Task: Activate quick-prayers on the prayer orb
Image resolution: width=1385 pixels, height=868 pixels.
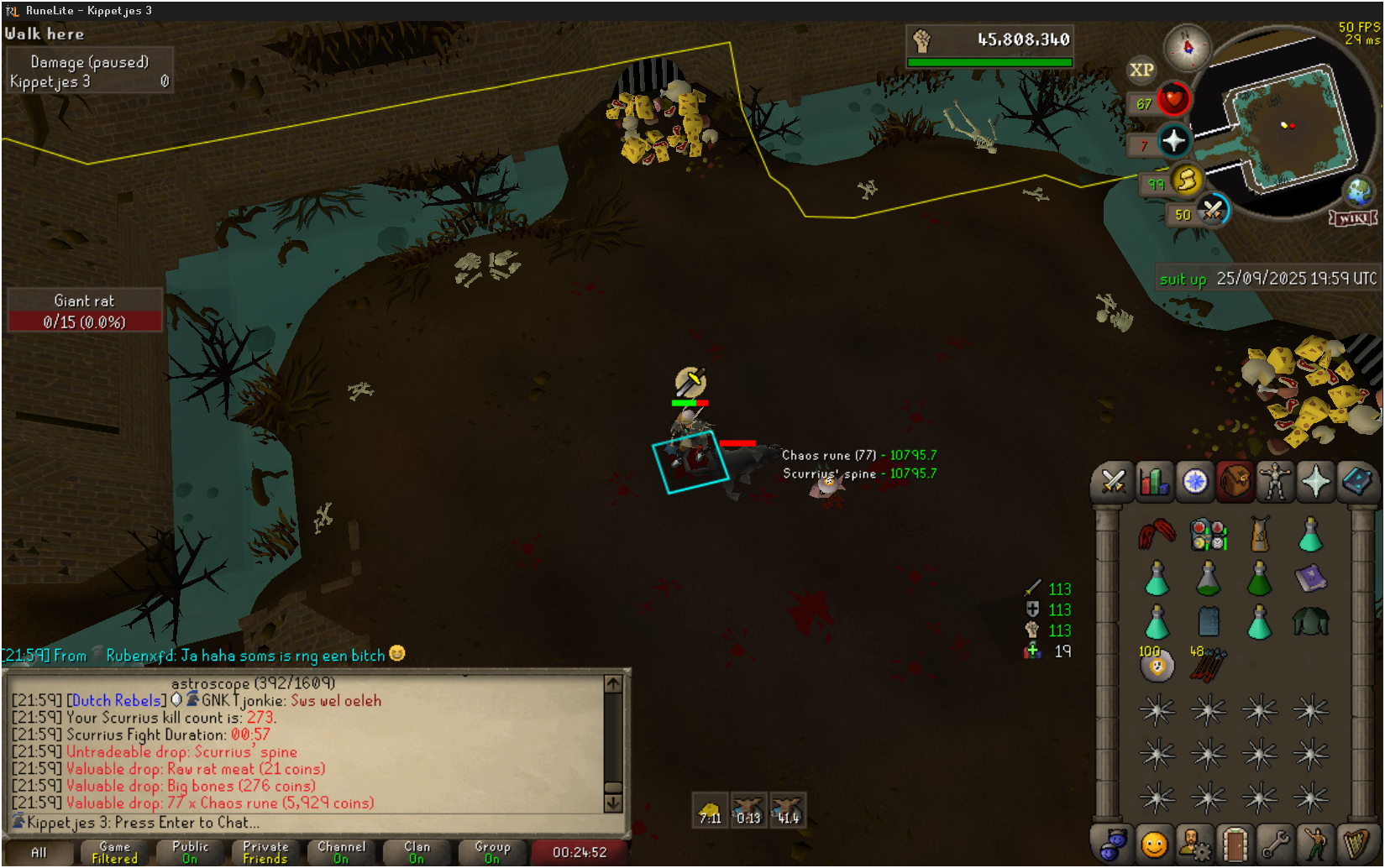Action: [x=1173, y=141]
